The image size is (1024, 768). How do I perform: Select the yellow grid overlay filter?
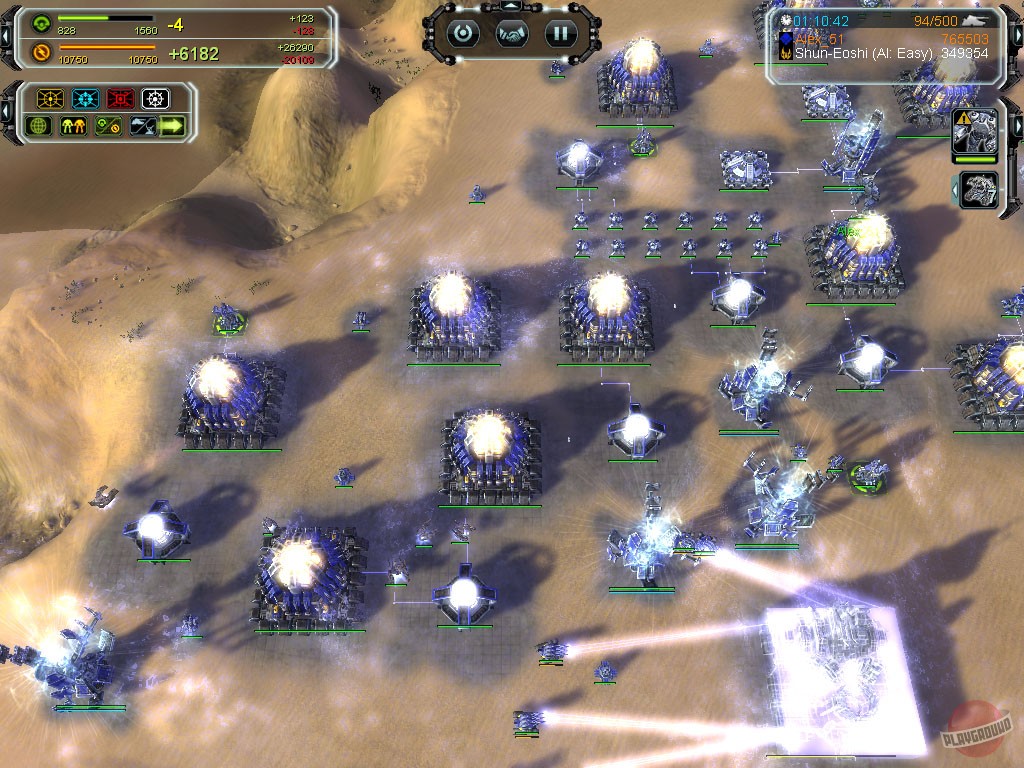49,99
